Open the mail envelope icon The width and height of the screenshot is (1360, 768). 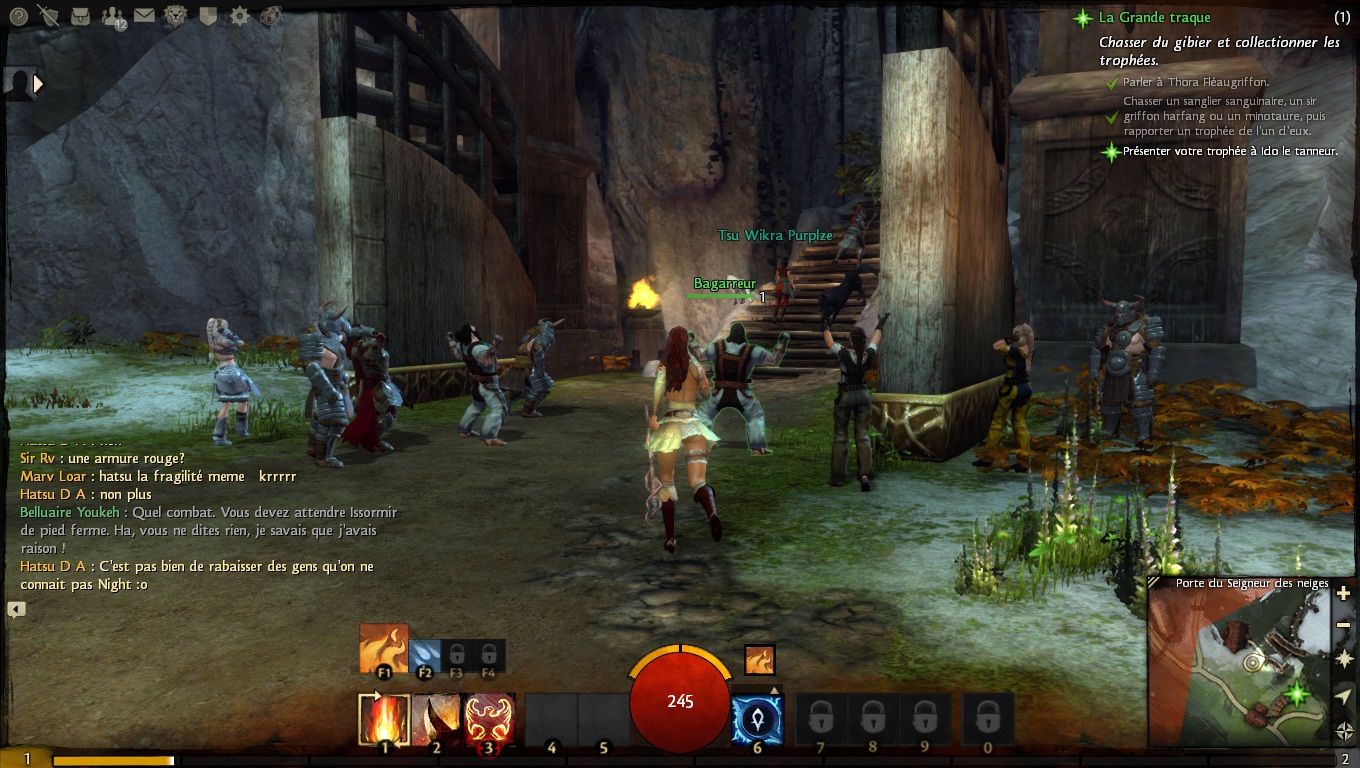[x=144, y=15]
